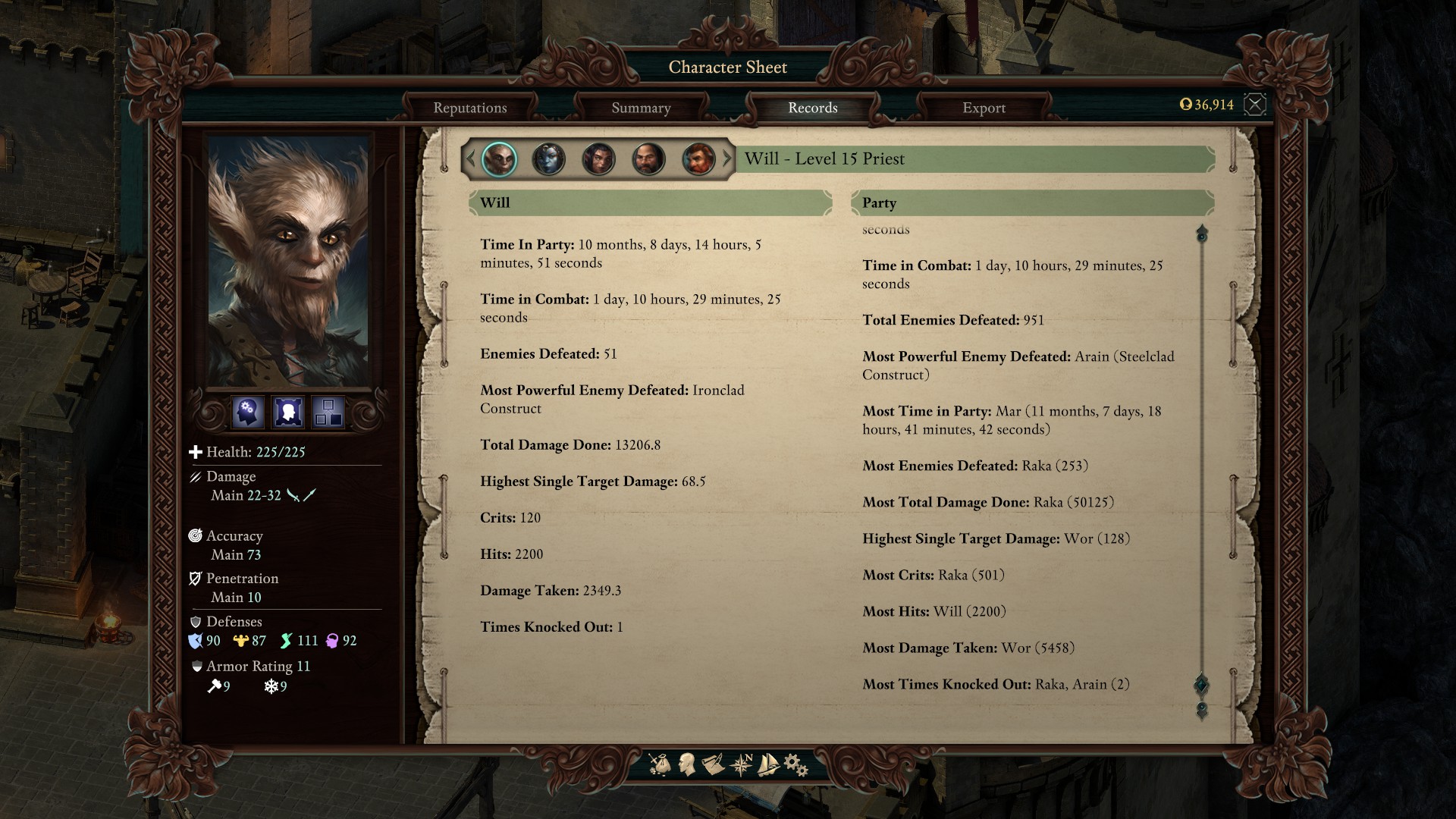
Task: Open the options gears icon
Action: (795, 764)
